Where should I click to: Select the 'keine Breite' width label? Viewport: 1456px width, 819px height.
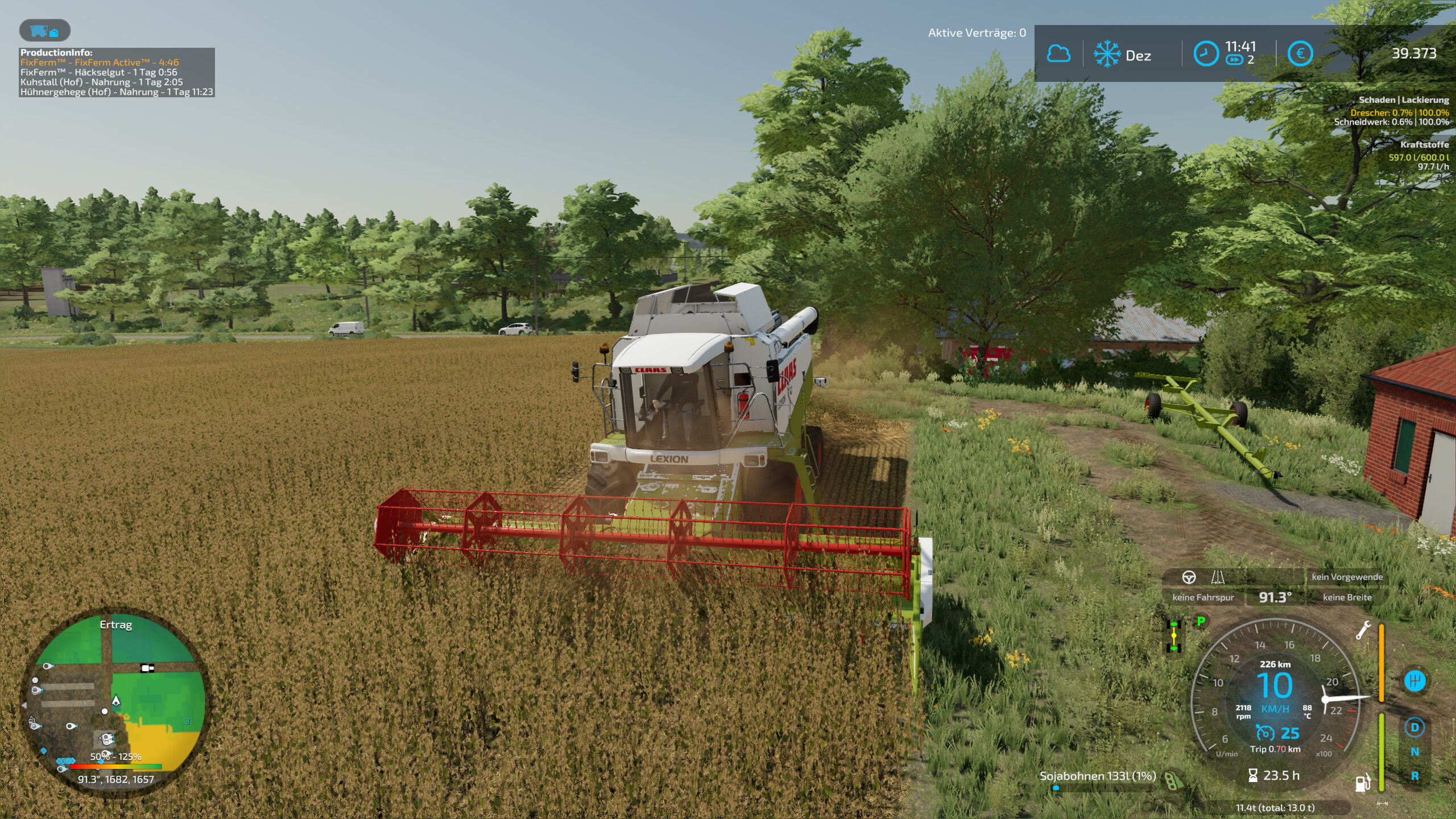click(x=1347, y=597)
